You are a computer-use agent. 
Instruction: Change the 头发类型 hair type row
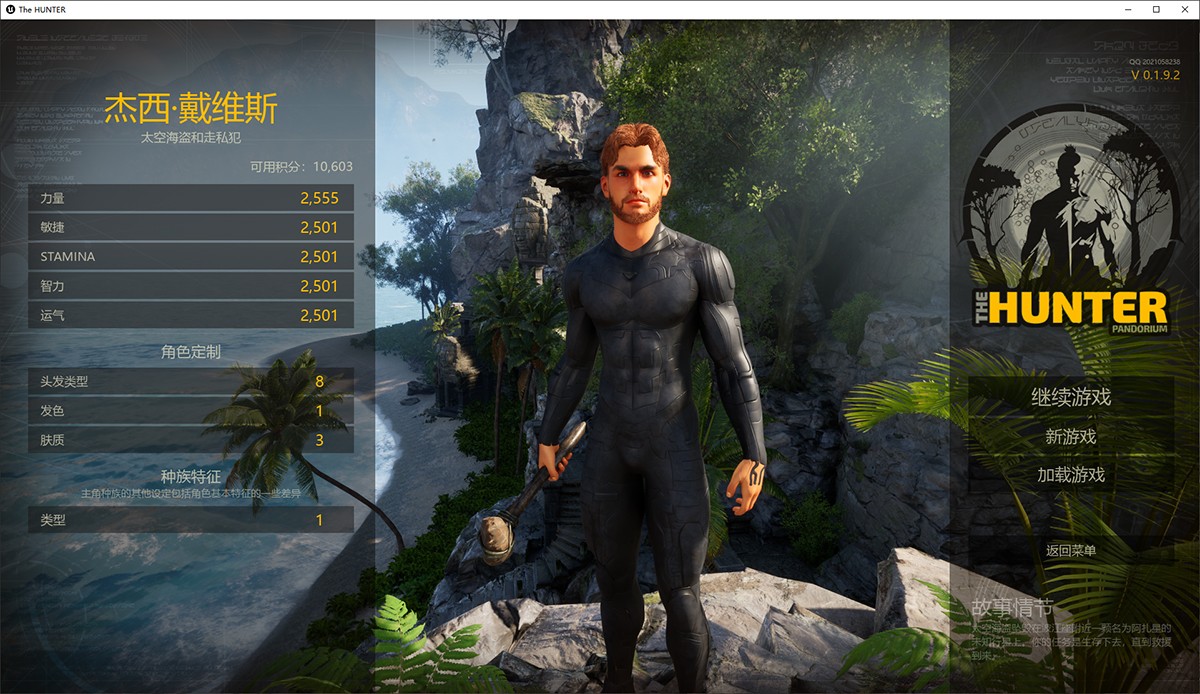pos(191,381)
